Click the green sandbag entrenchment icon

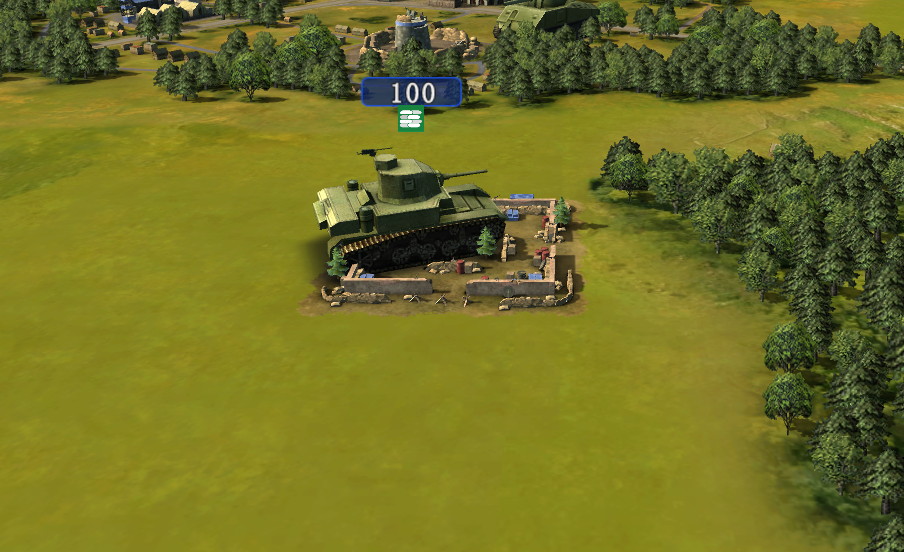click(x=411, y=120)
